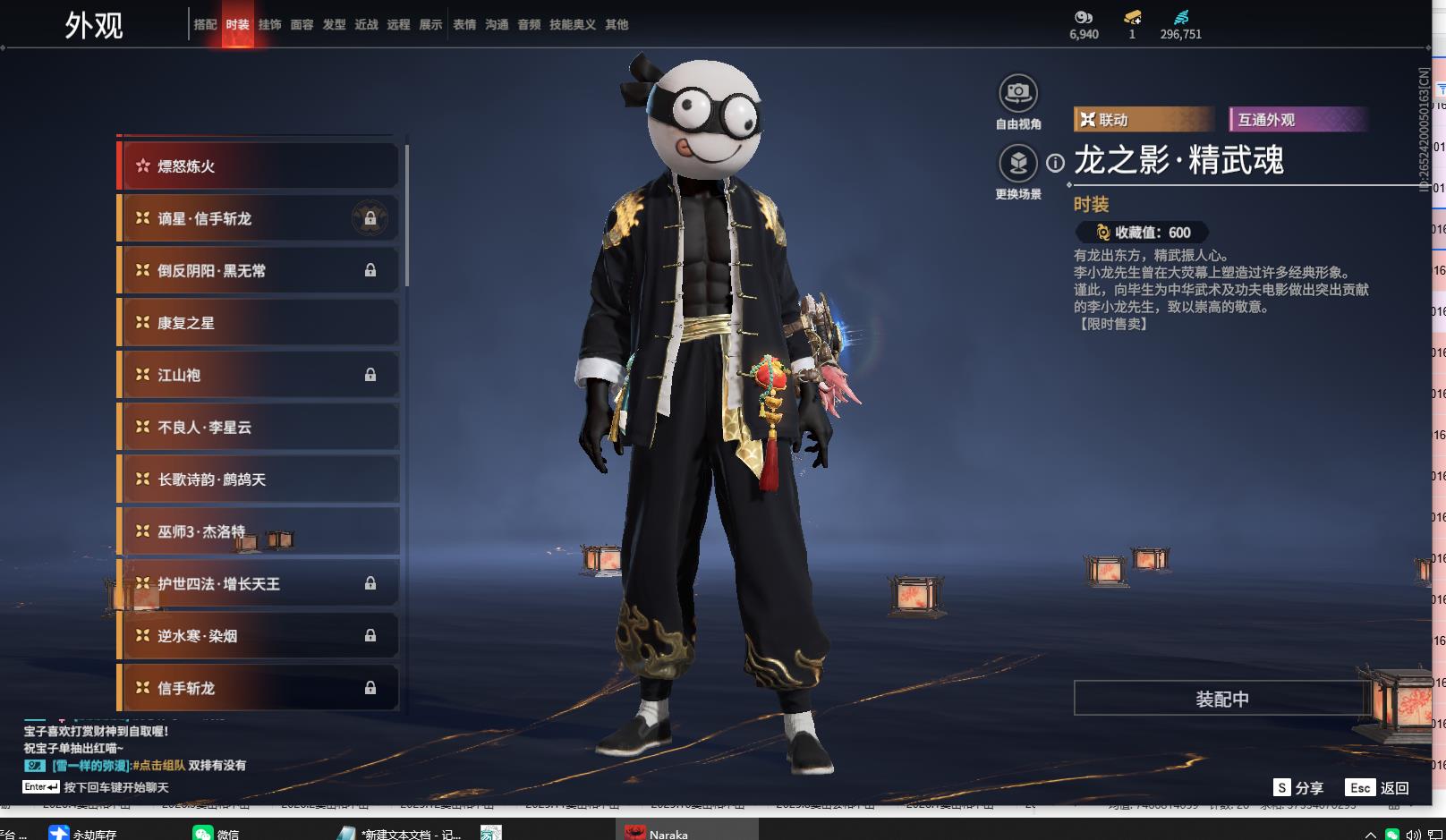Switch to the 搭配 tab
Screen dimensions: 1446x840
coord(205,25)
